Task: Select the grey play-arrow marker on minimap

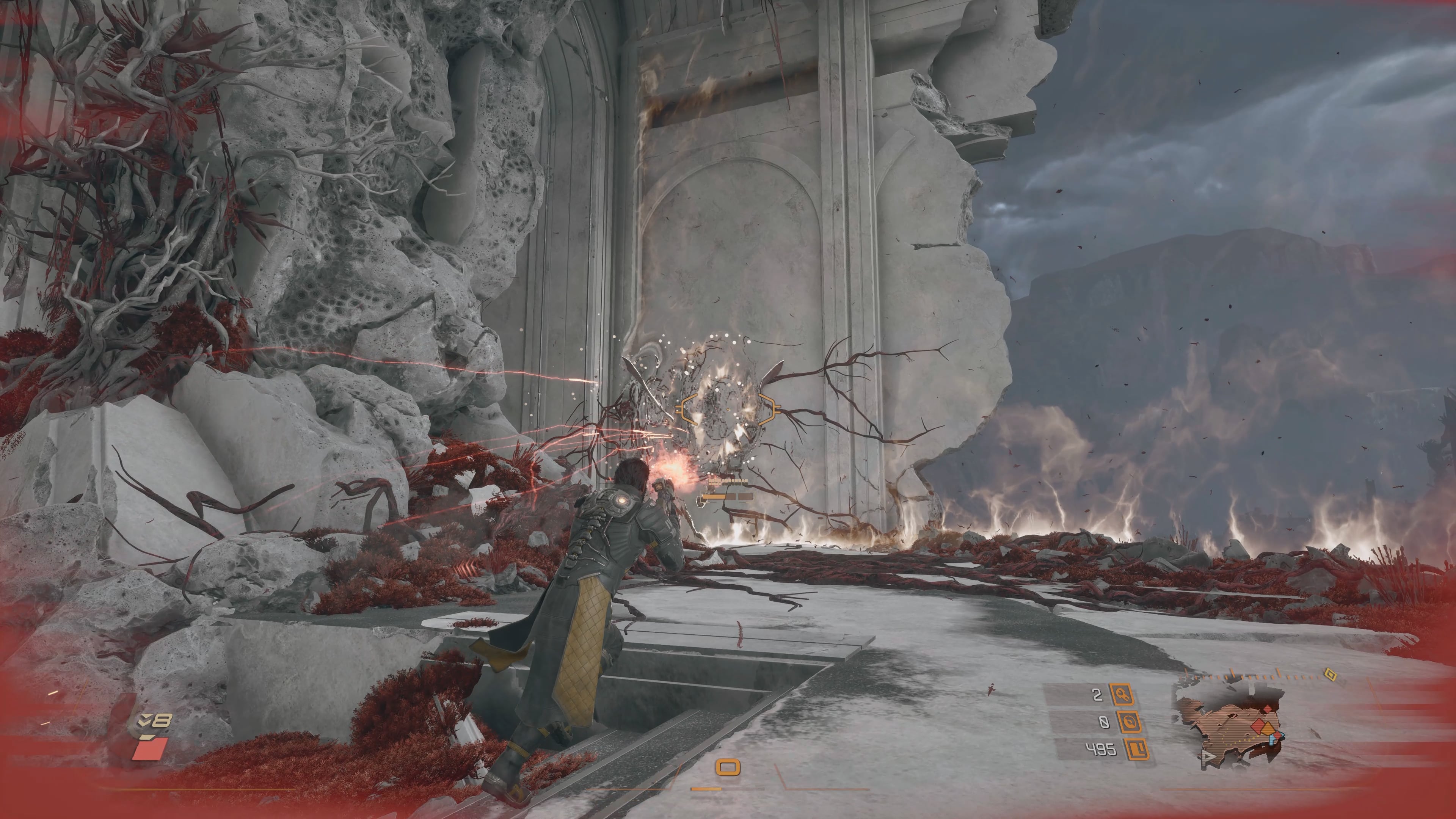Action: click(x=1207, y=757)
